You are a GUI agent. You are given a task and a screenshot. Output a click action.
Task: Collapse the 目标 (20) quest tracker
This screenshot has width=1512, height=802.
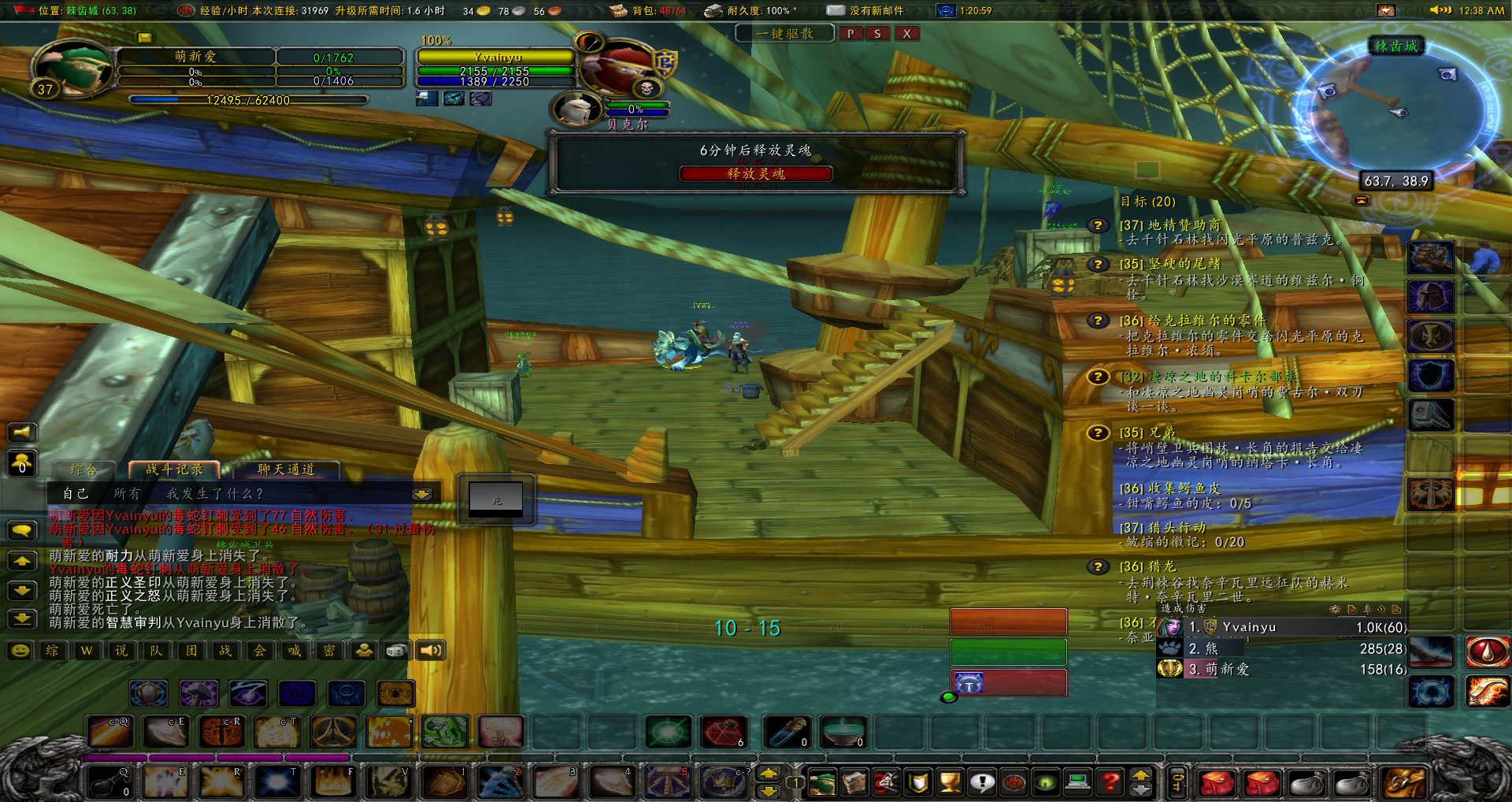tap(1362, 199)
